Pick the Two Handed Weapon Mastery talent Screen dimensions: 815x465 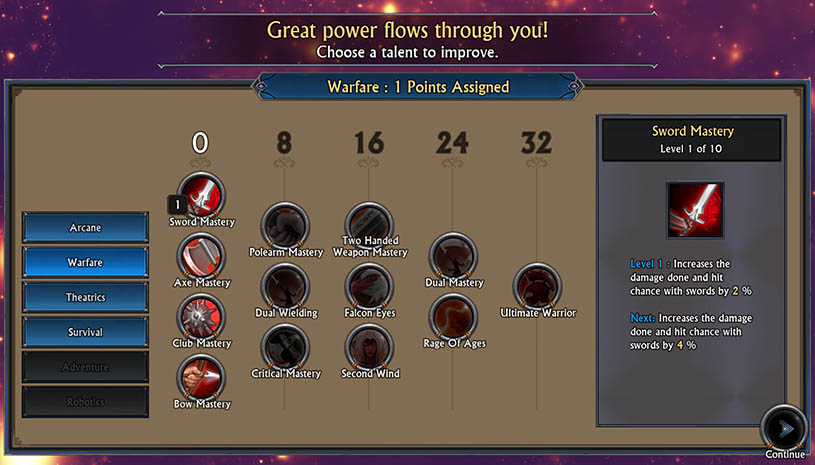pyautogui.click(x=369, y=222)
